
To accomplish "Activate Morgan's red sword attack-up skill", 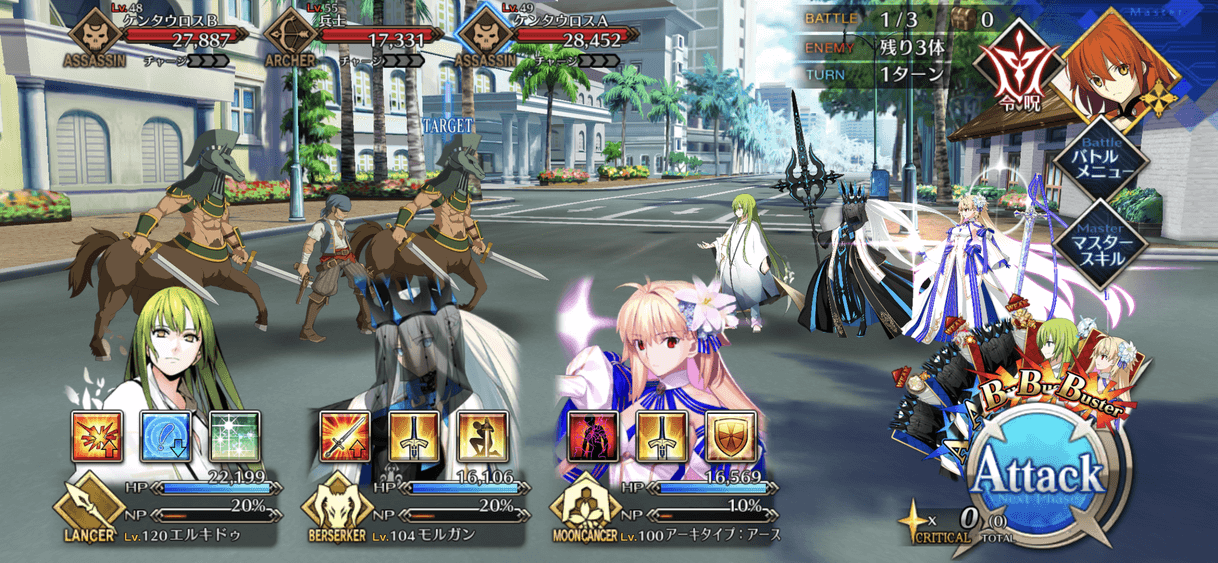I will pyautogui.click(x=345, y=437).
